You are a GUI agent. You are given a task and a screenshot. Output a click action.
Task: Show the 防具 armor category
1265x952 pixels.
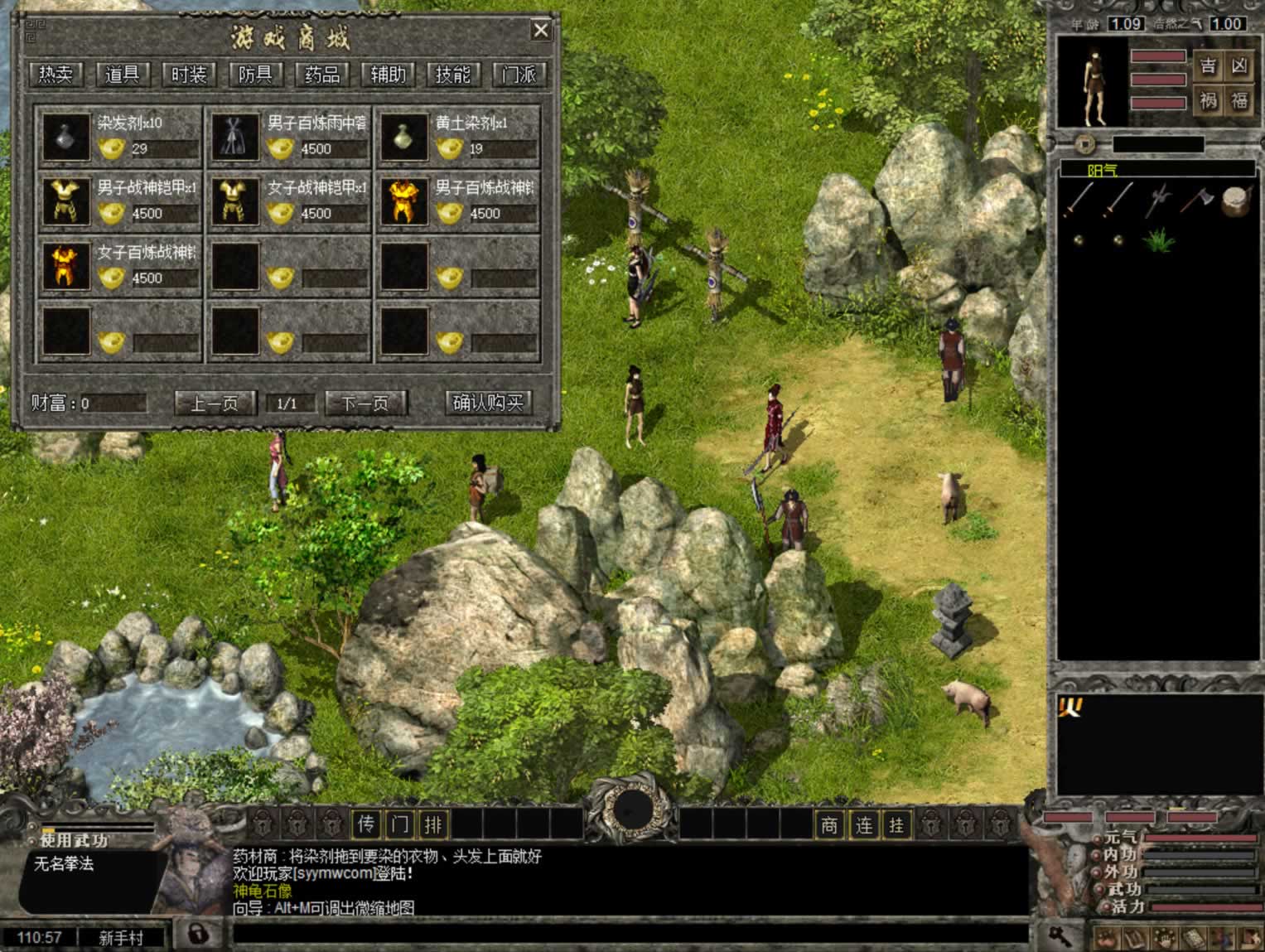[255, 75]
